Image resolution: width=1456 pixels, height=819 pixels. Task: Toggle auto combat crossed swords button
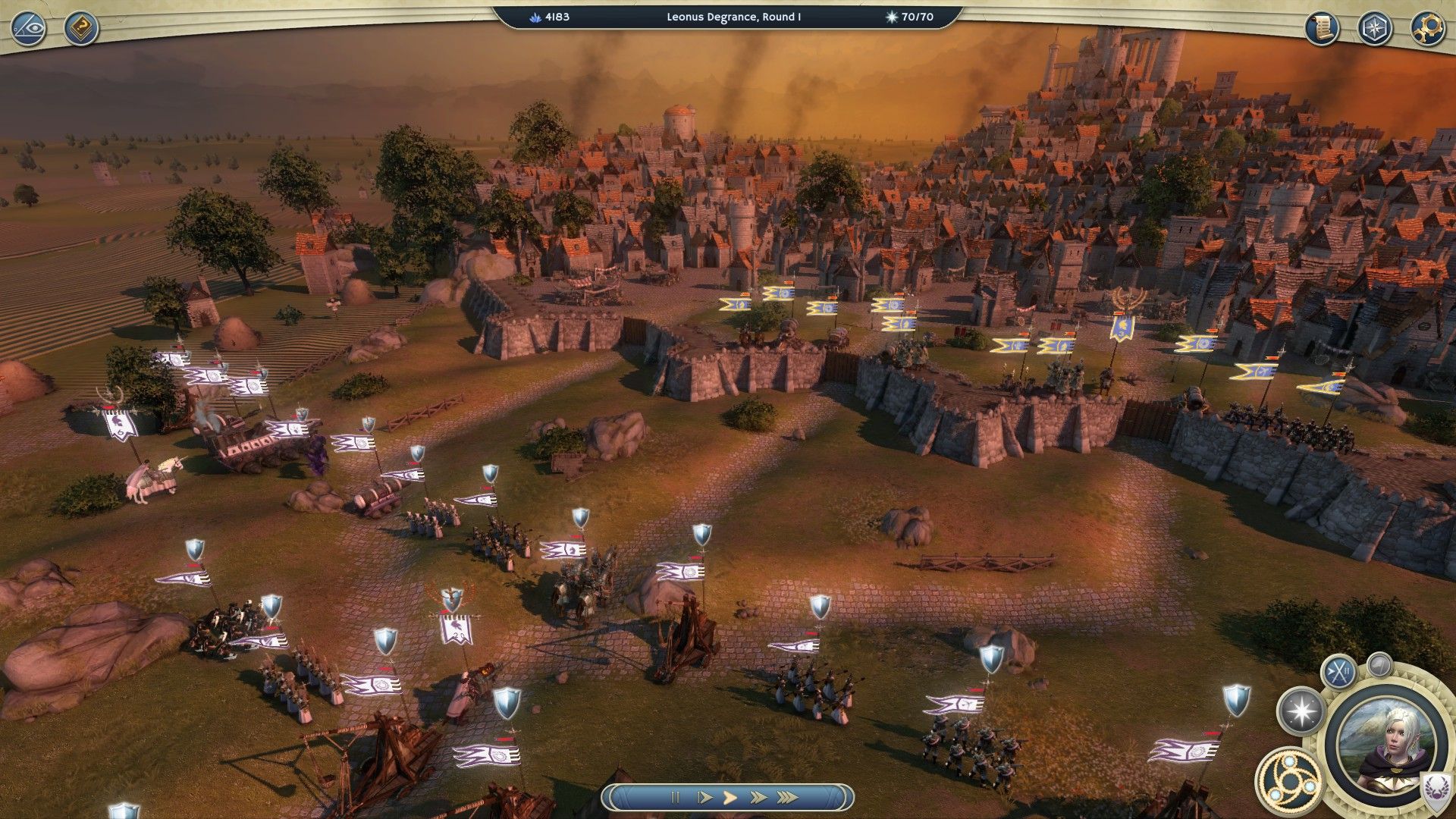1338,670
